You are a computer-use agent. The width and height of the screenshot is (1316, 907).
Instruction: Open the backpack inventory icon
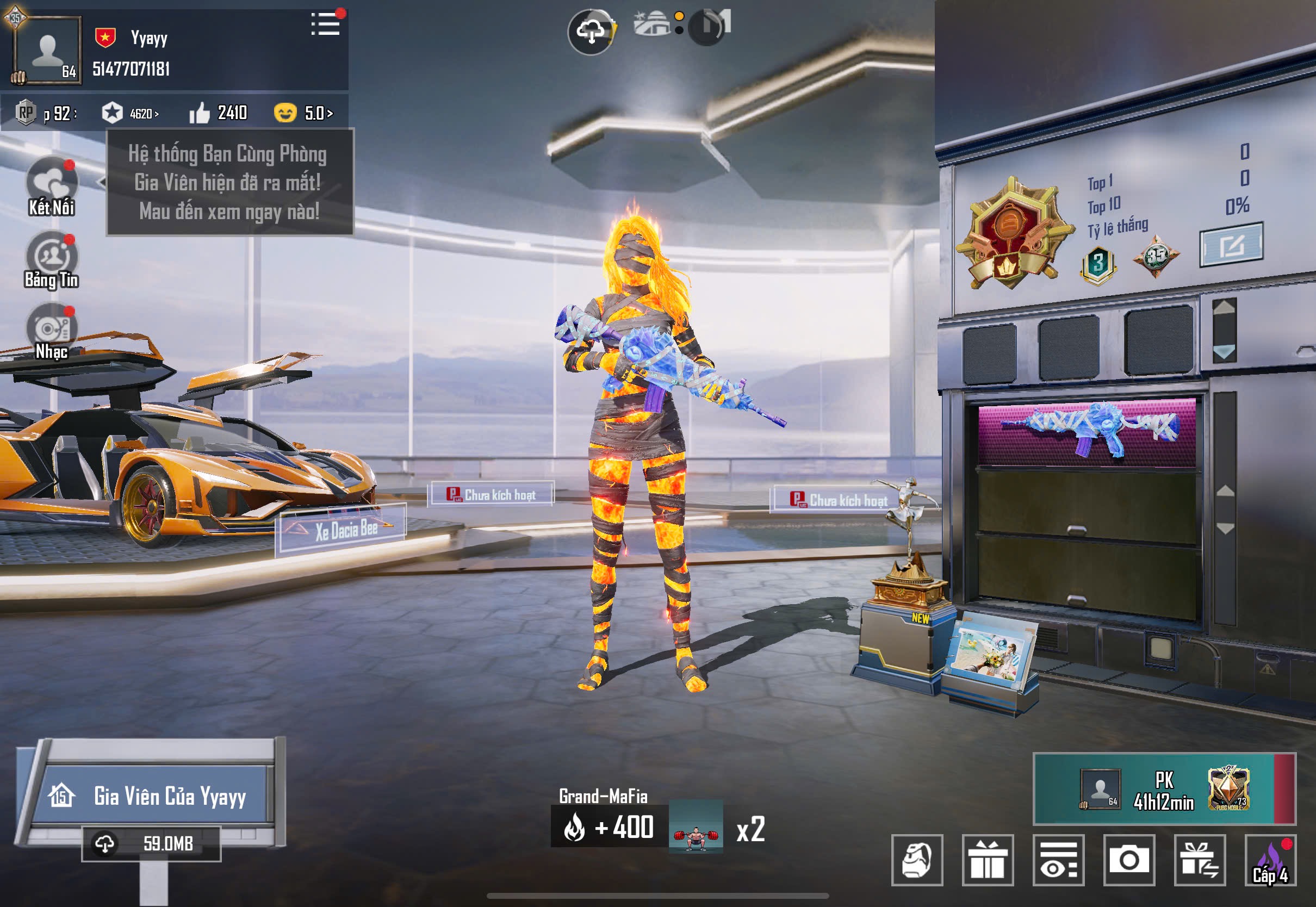(917, 860)
